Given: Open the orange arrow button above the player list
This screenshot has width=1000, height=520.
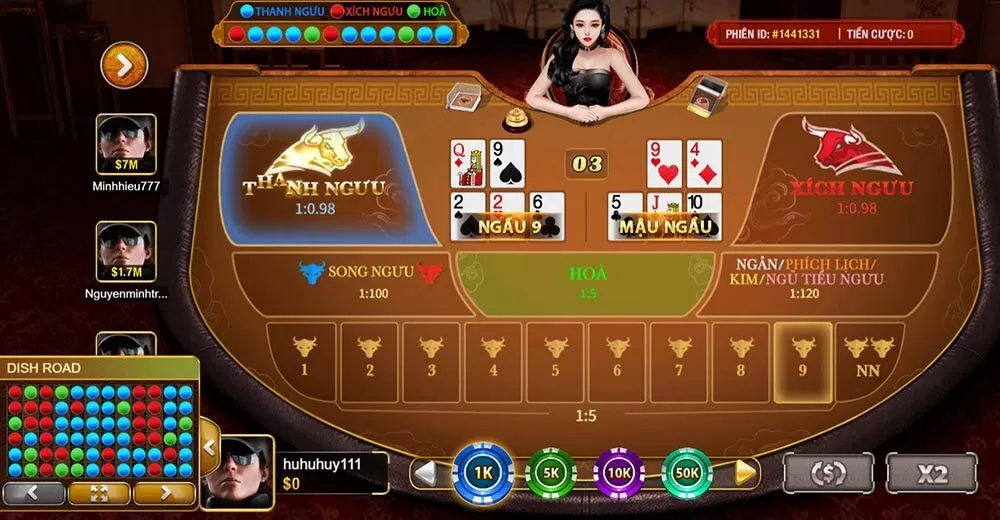Looking at the screenshot, I should coord(124,65).
